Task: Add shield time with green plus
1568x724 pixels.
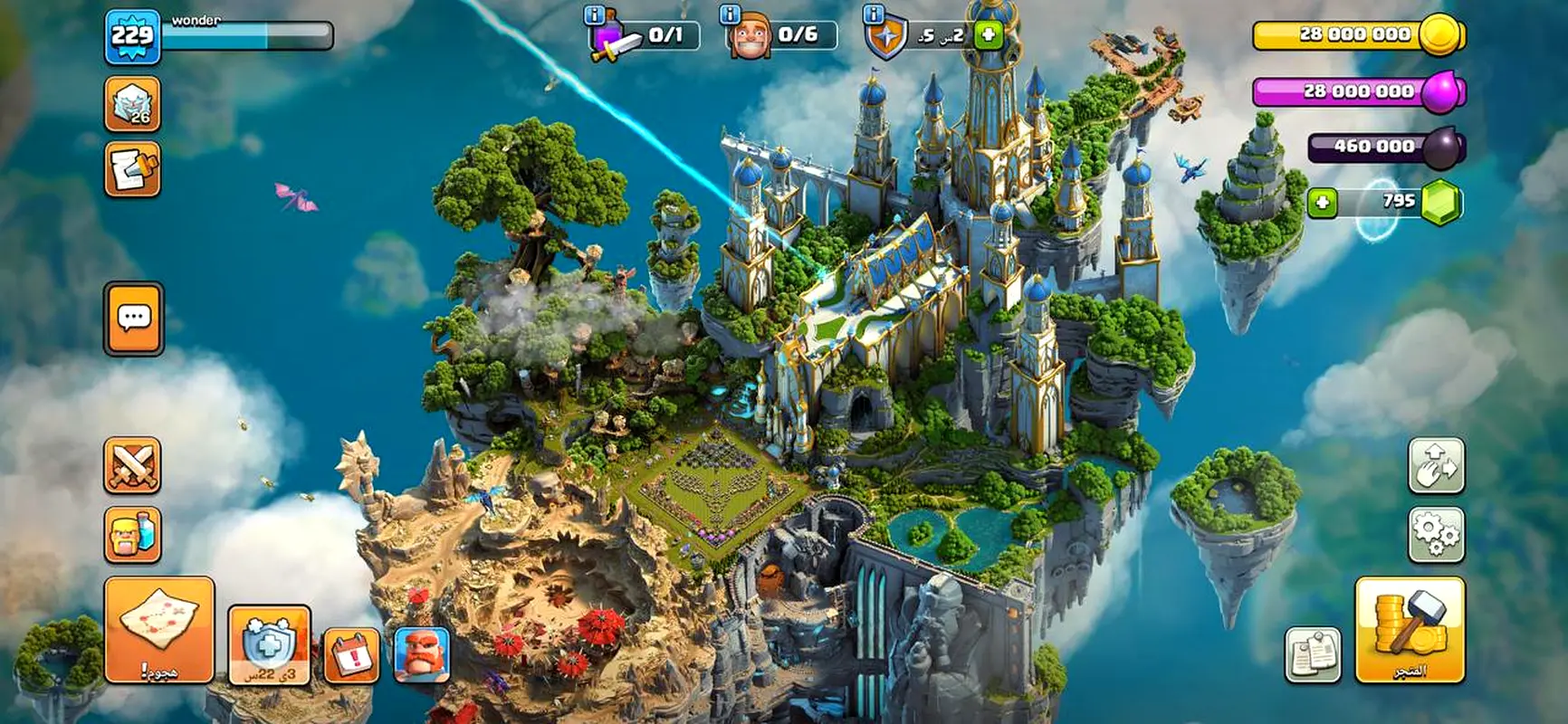Action: (989, 35)
